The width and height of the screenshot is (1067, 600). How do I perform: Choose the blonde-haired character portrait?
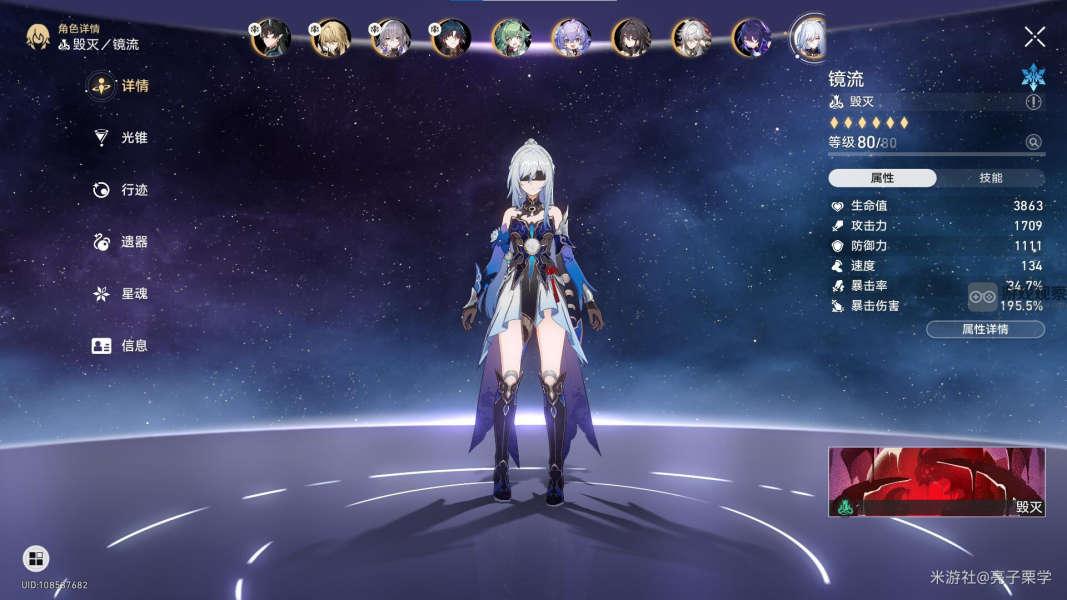(x=330, y=38)
